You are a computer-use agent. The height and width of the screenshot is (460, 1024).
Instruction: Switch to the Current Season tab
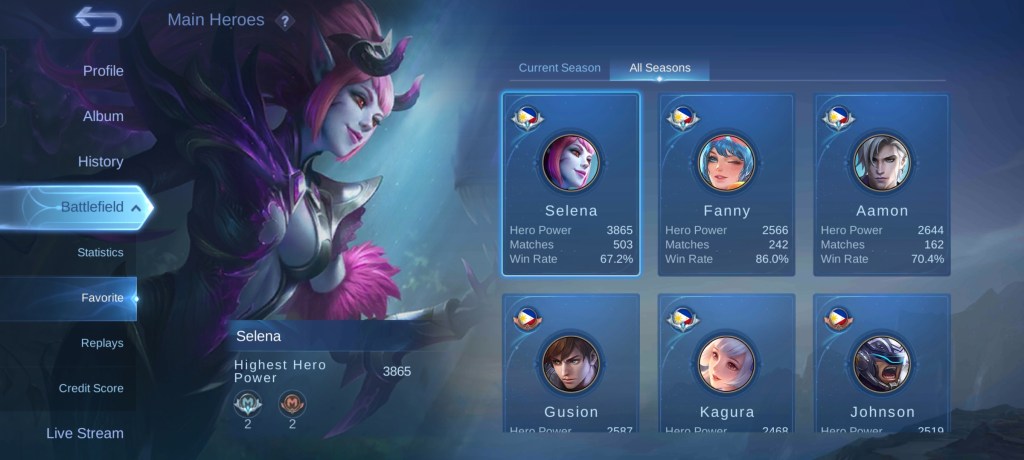[x=559, y=68]
